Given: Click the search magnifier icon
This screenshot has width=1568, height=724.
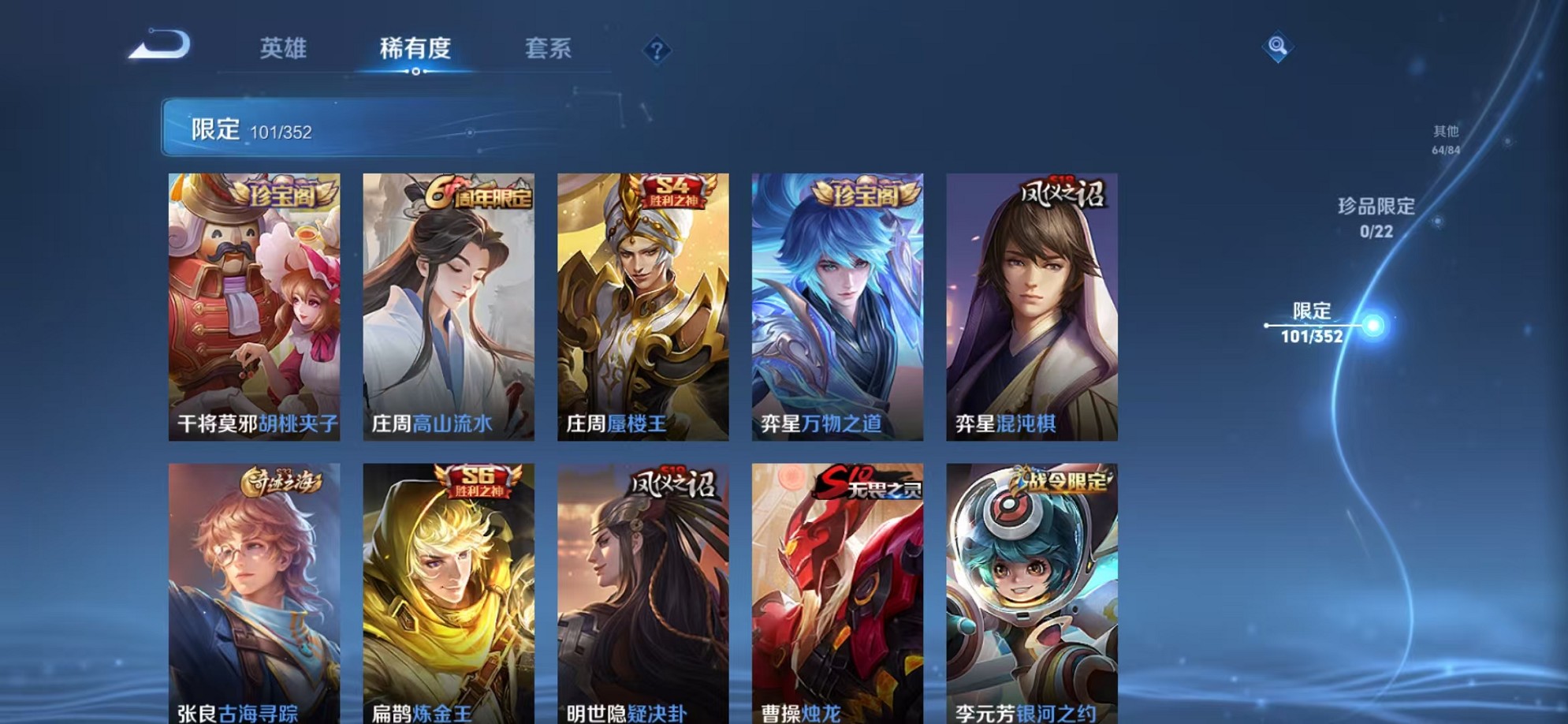Looking at the screenshot, I should pyautogui.click(x=1278, y=47).
